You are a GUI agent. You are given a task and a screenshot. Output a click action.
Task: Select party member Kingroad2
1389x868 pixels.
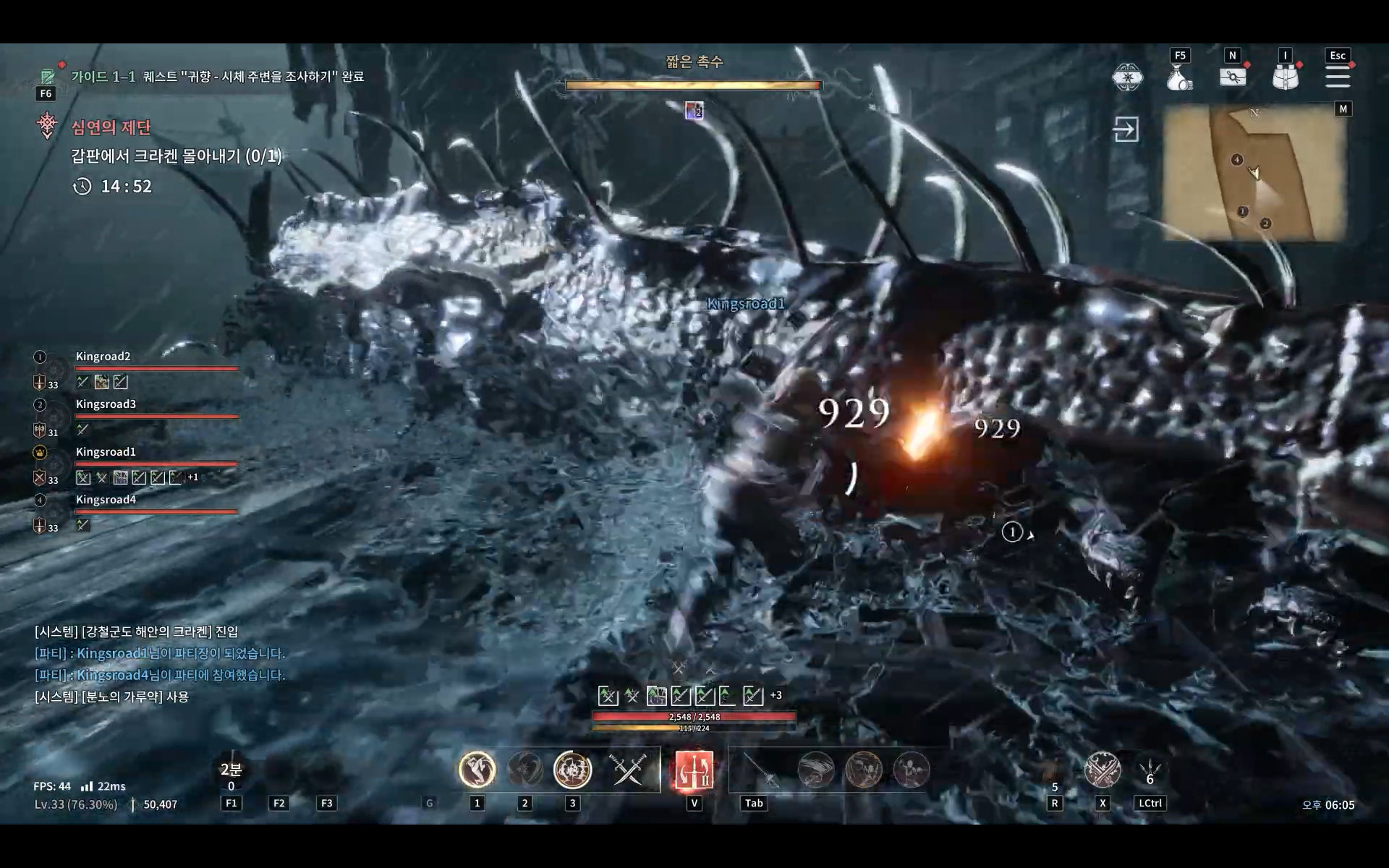[x=103, y=357]
